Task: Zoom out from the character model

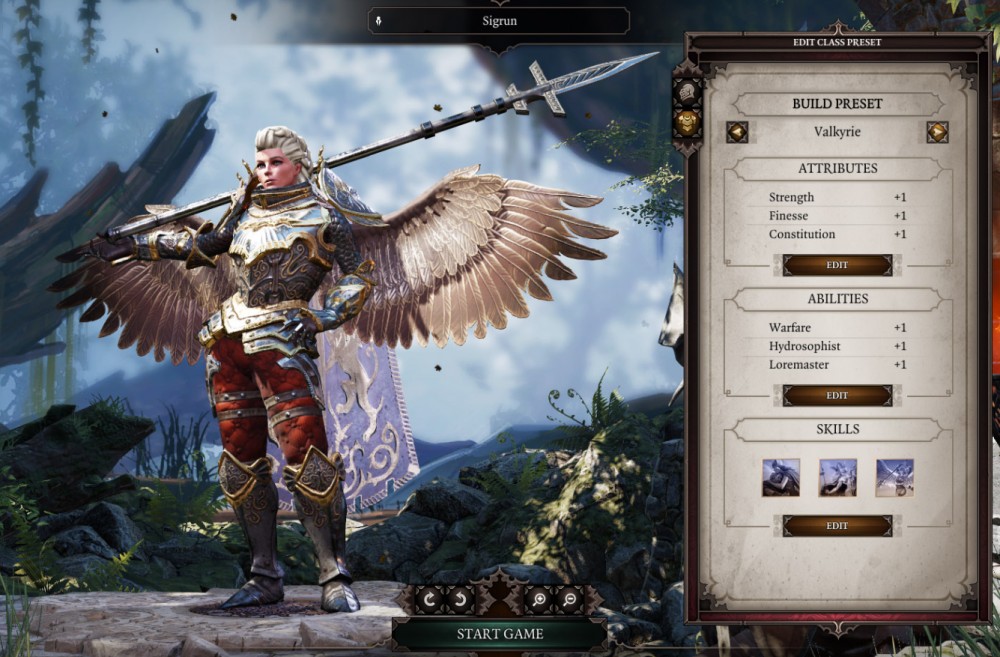Action: pos(569,599)
